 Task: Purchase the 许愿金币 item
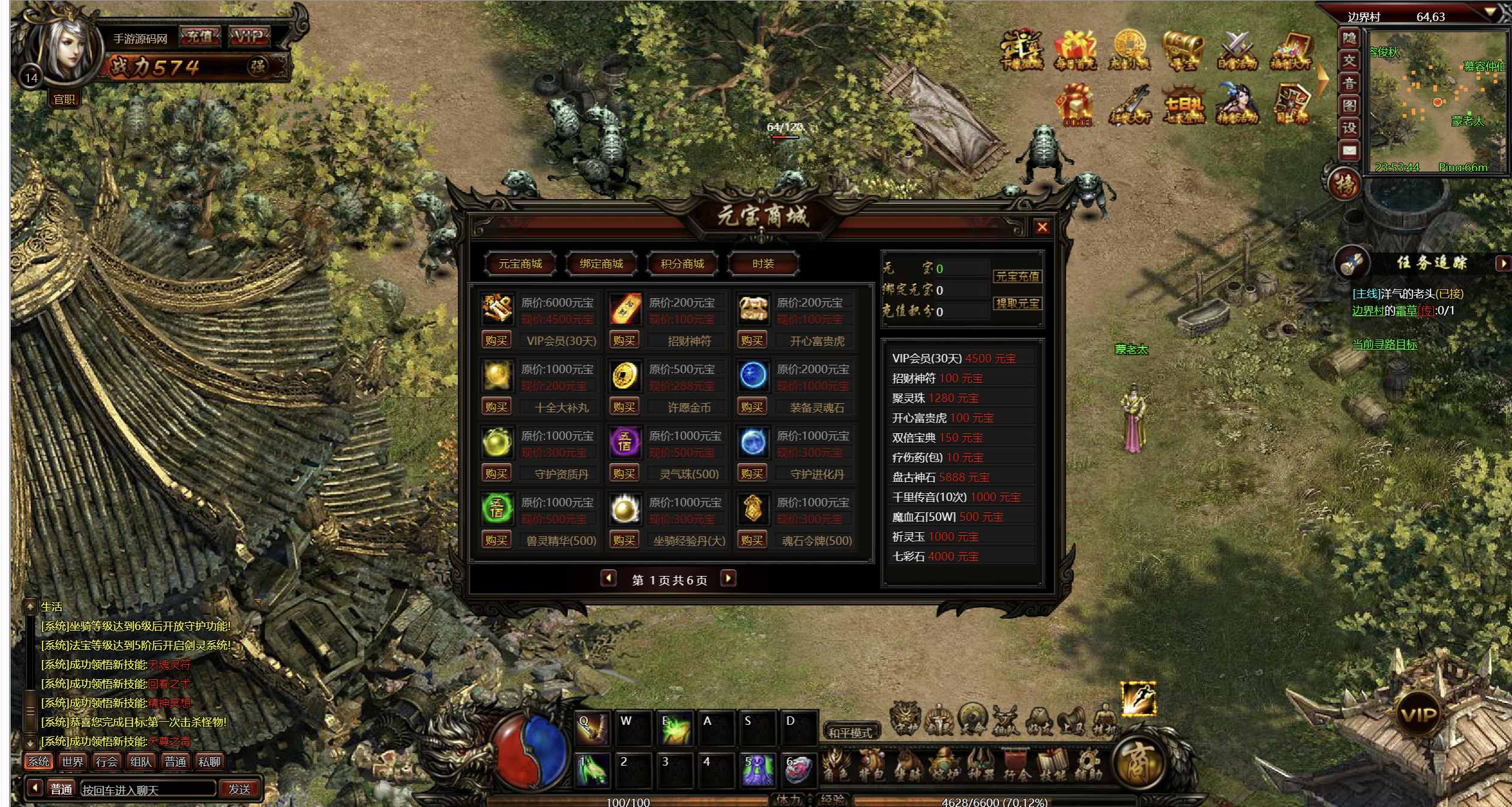[x=624, y=407]
